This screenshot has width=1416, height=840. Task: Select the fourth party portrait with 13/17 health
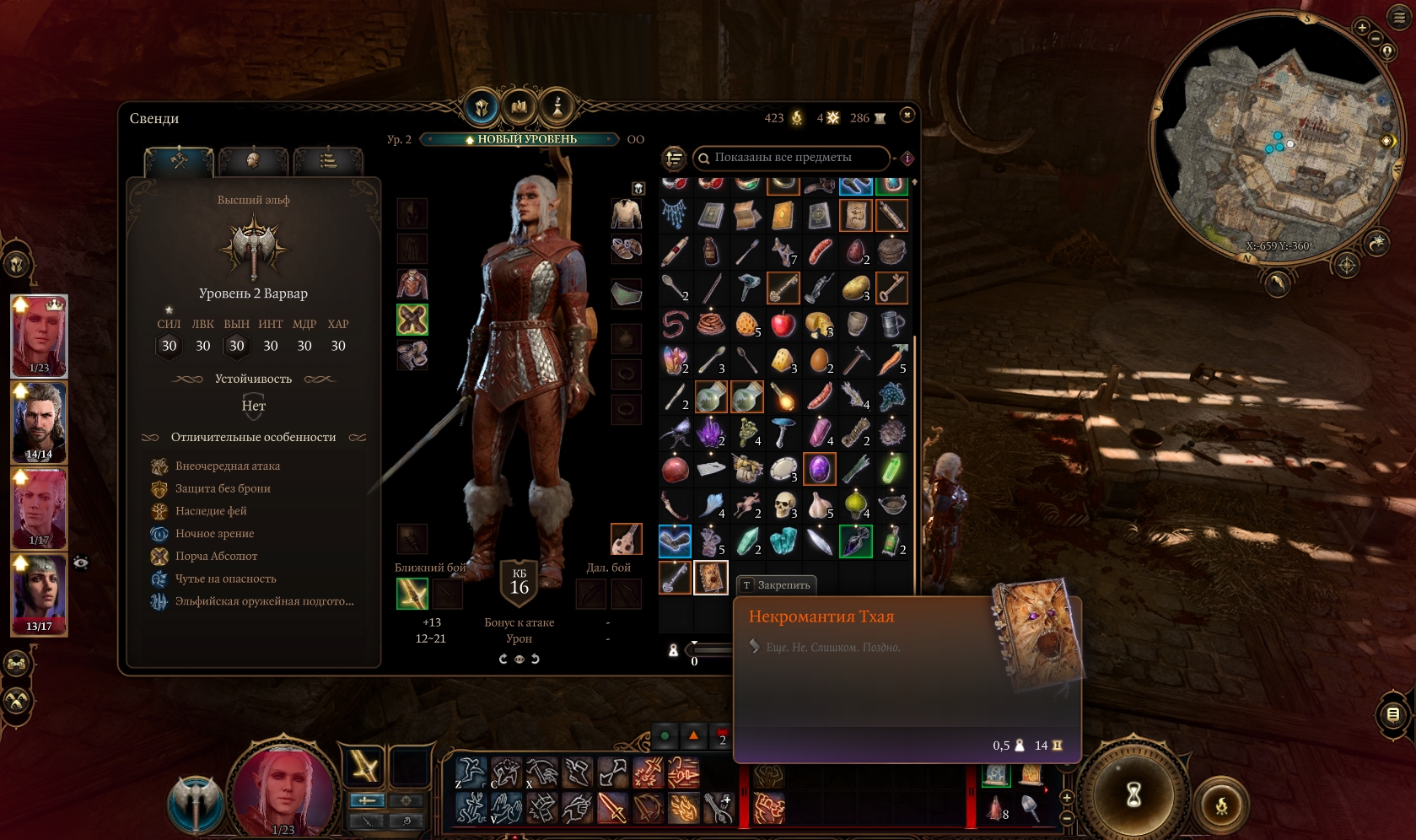coord(39,593)
